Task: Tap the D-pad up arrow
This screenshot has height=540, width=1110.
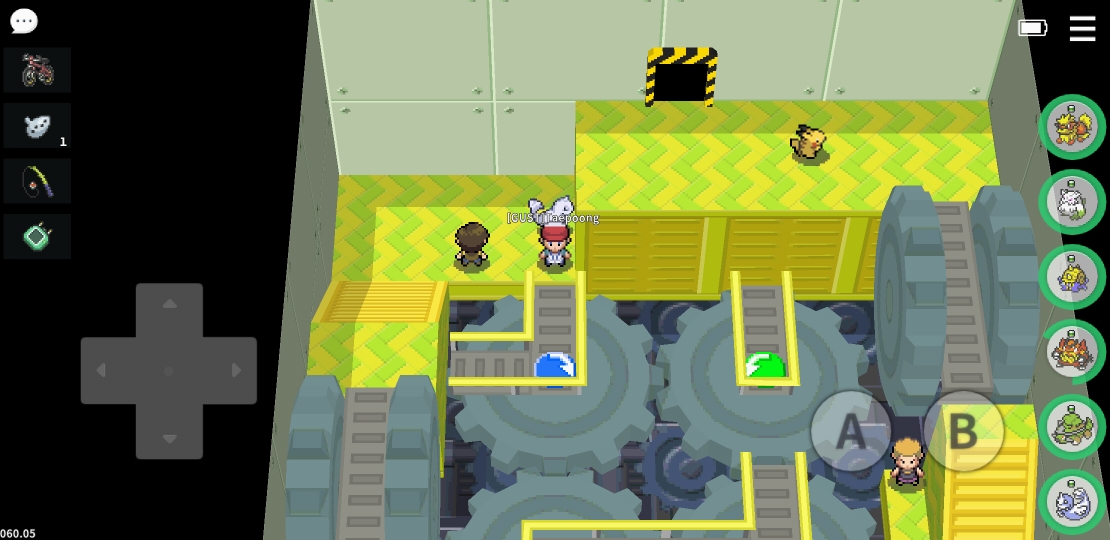Action: tap(169, 304)
